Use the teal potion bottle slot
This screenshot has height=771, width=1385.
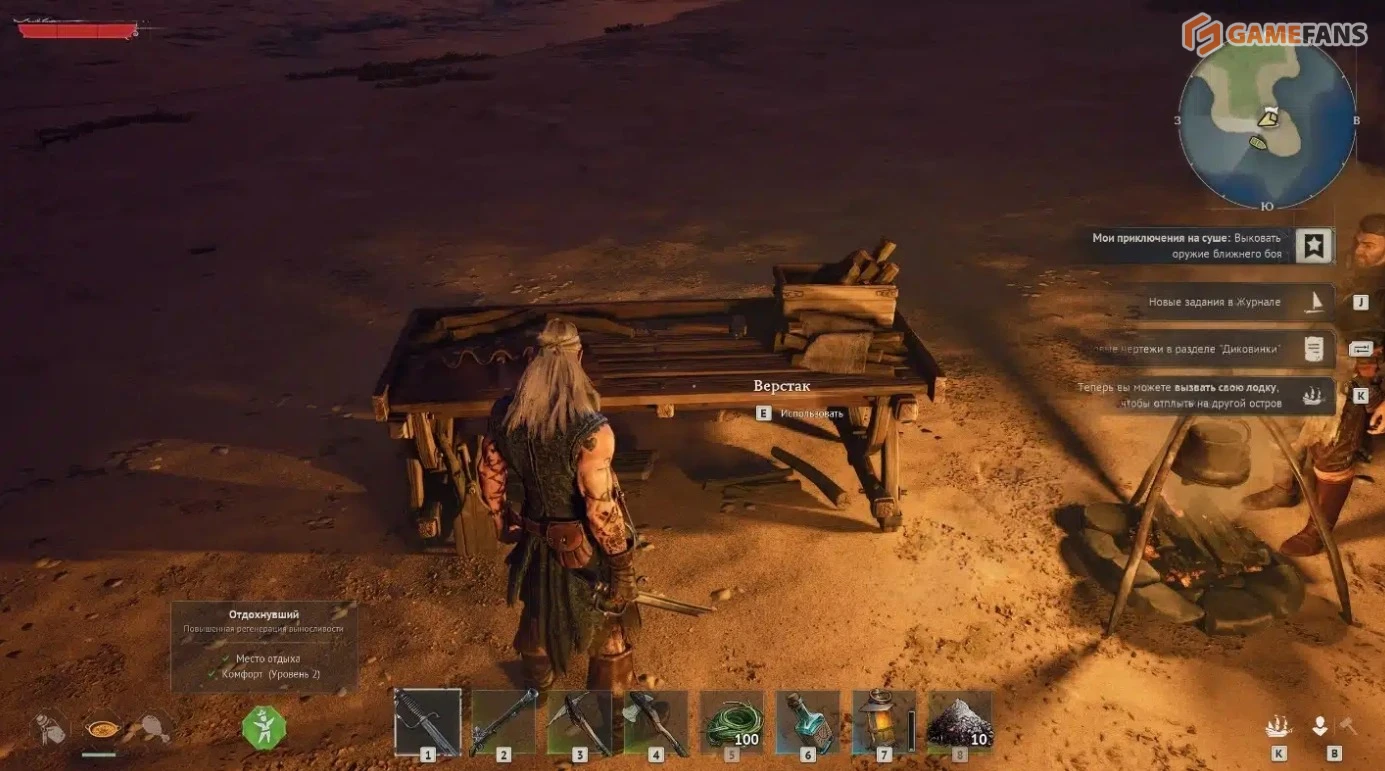[807, 721]
